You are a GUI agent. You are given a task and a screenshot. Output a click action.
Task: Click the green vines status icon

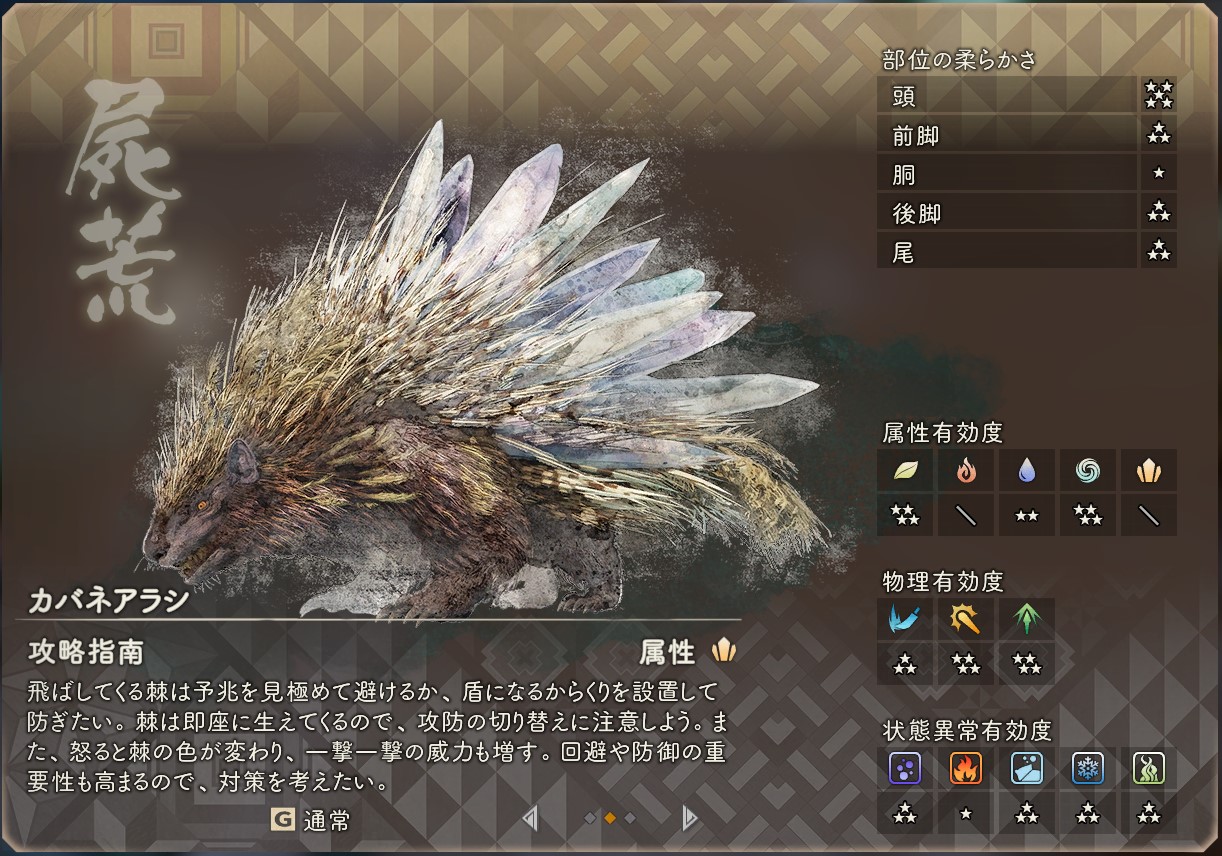1148,768
